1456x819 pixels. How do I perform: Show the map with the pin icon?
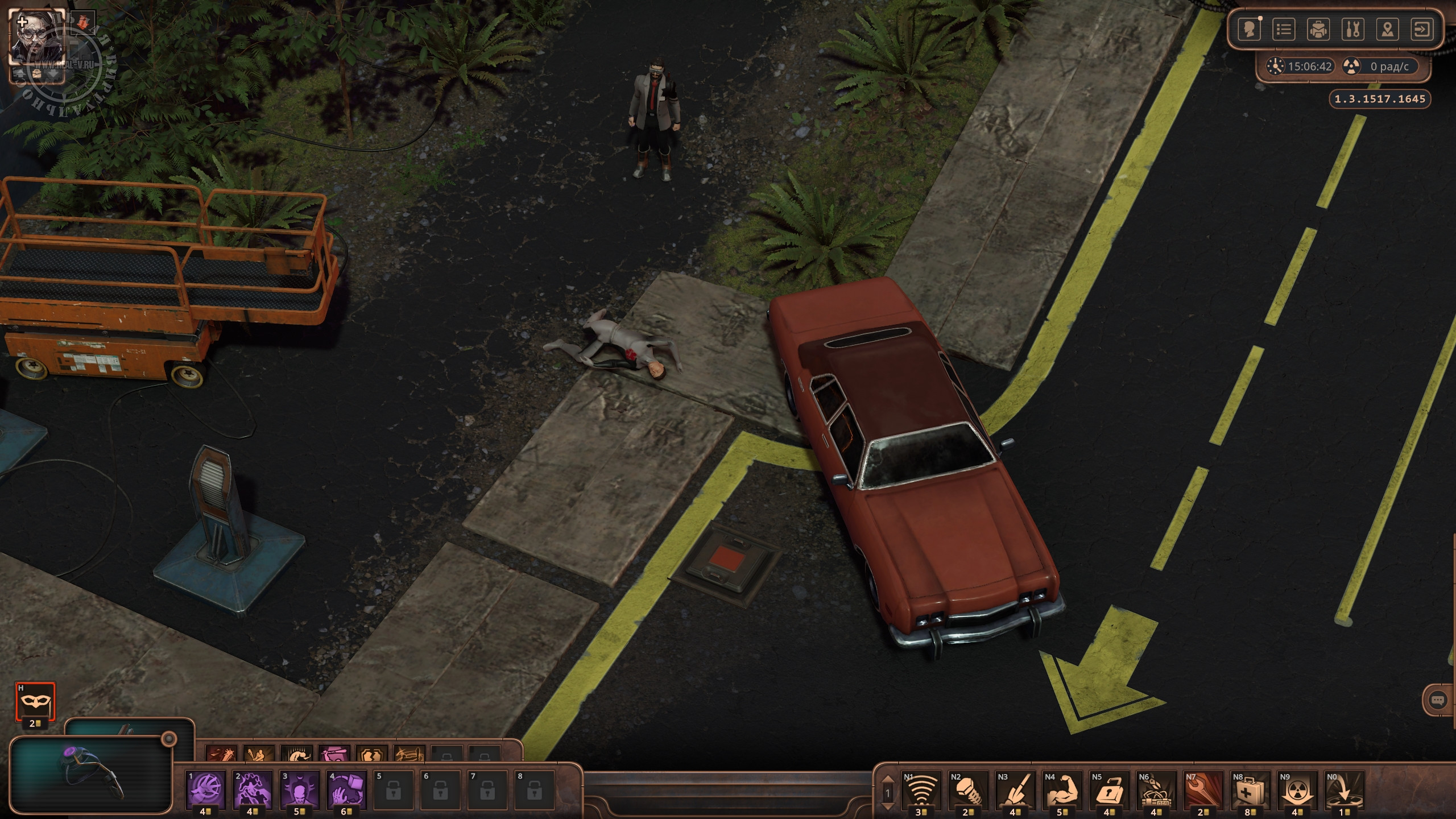point(1388,29)
